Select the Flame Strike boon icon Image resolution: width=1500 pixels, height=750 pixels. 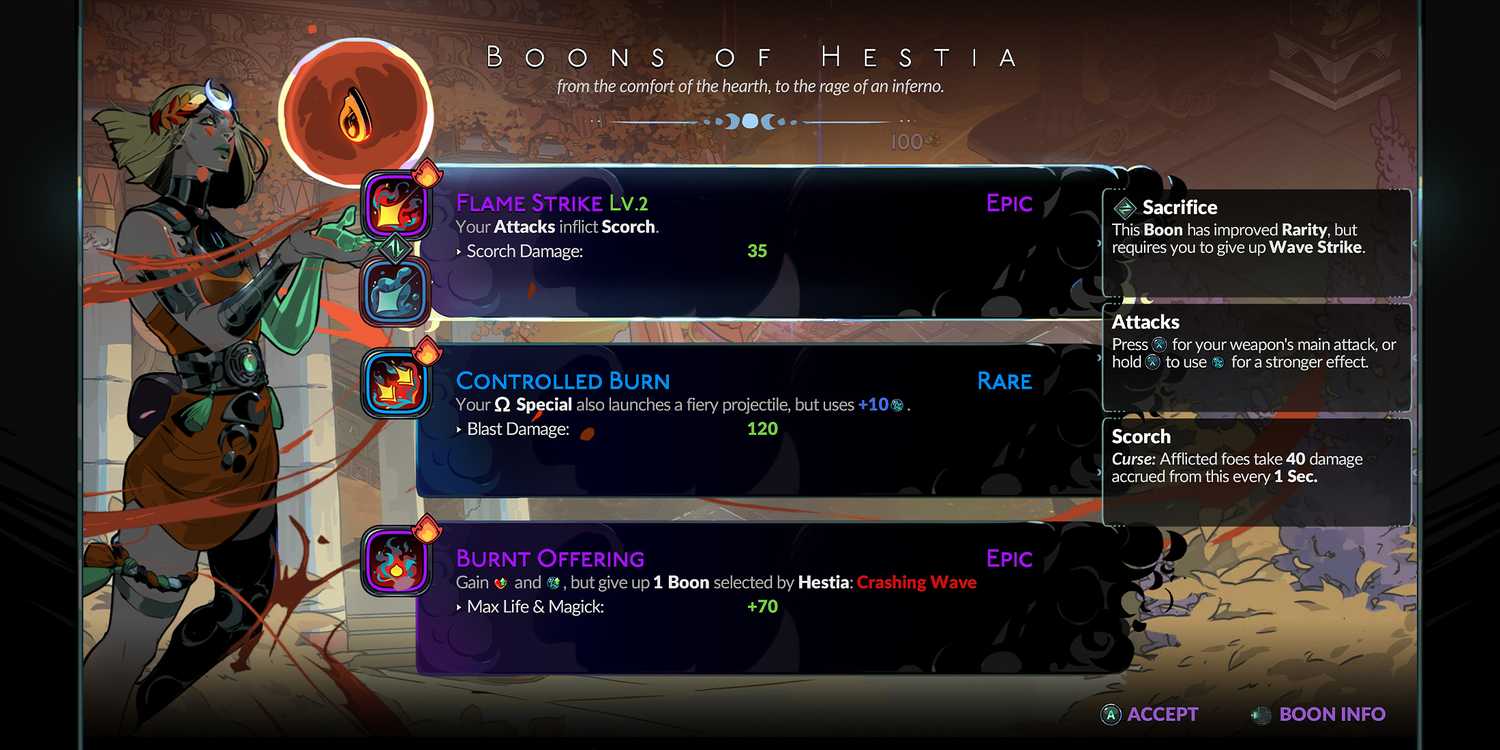(x=395, y=203)
